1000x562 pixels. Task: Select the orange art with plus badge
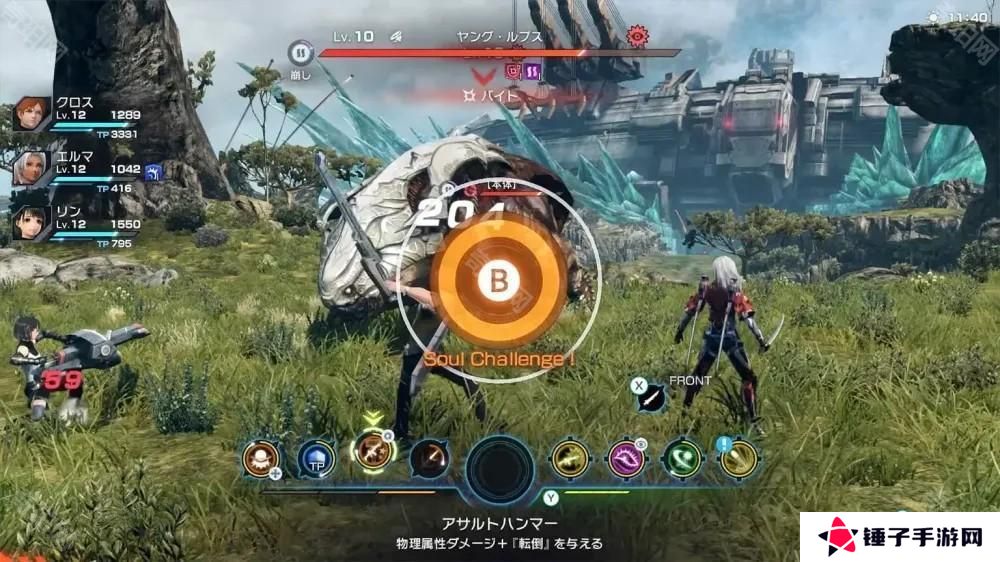click(261, 459)
